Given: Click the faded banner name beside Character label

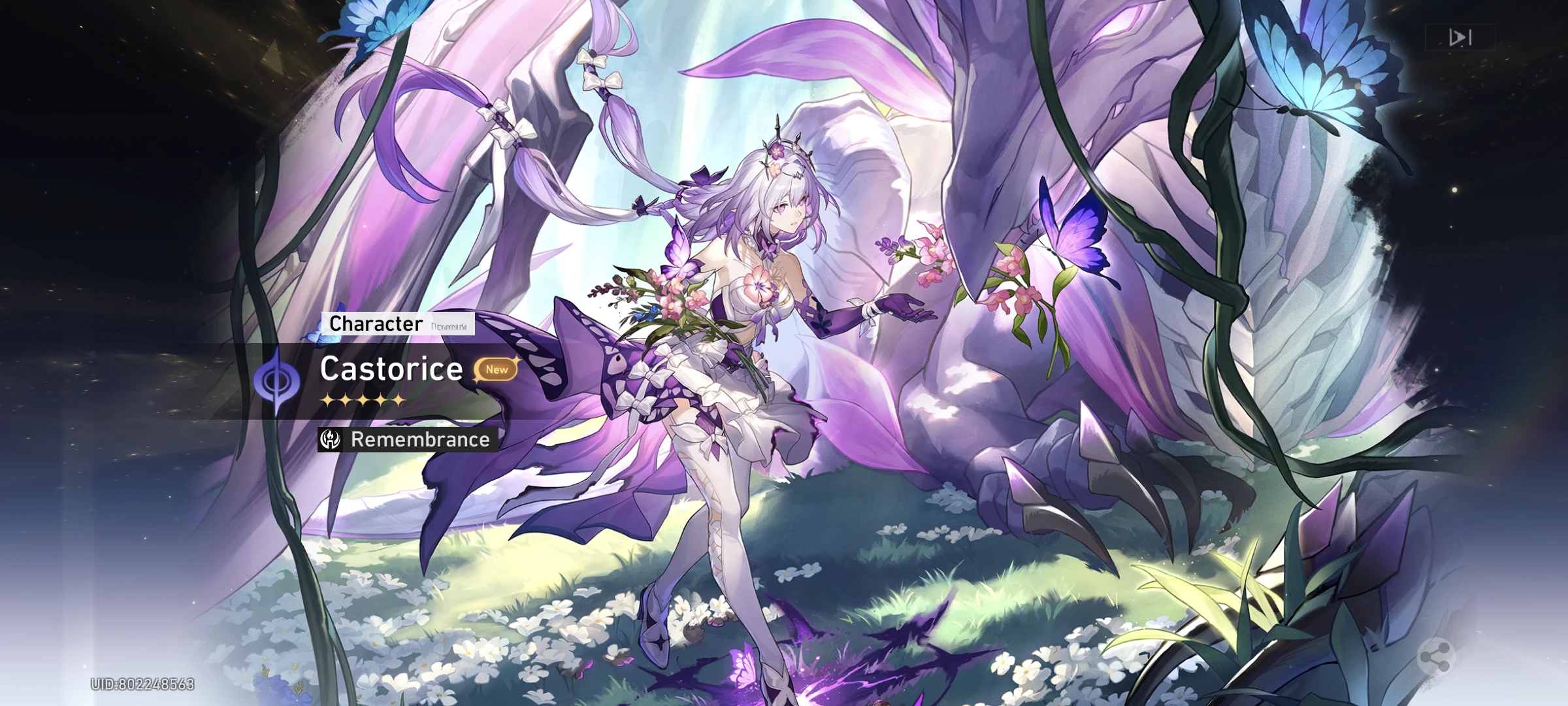Looking at the screenshot, I should click(x=449, y=325).
